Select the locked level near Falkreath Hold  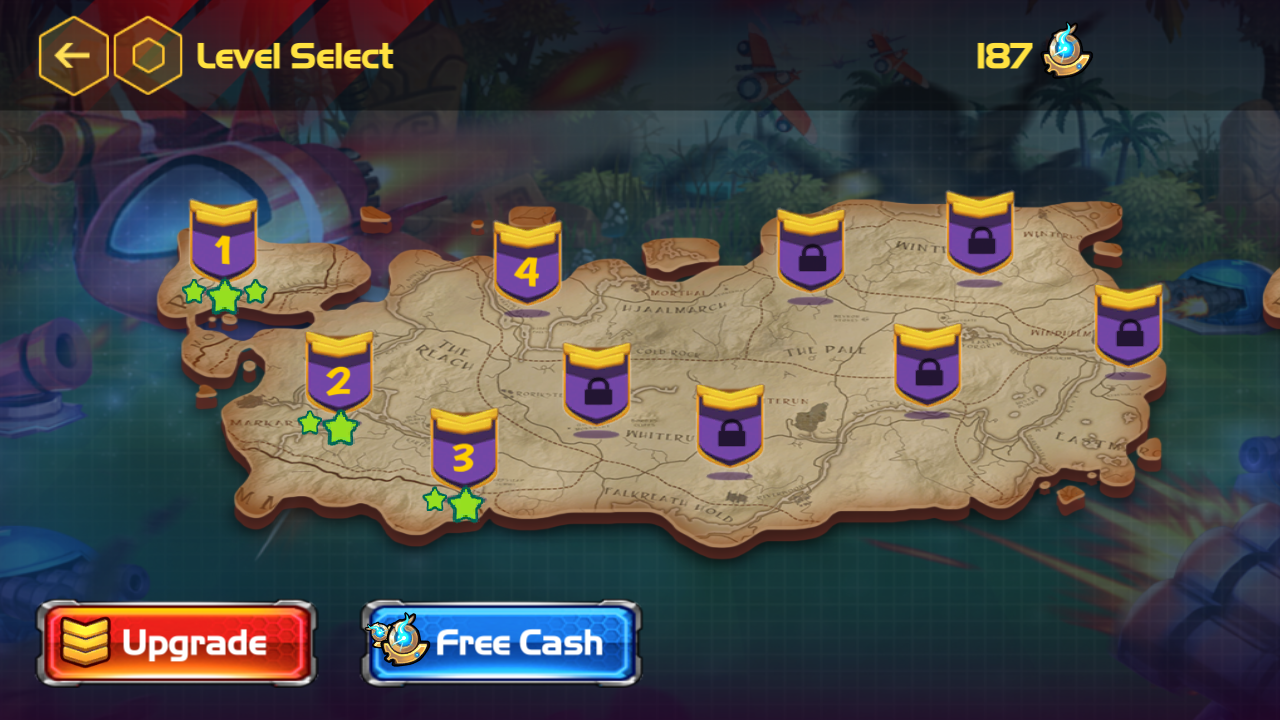tap(730, 427)
